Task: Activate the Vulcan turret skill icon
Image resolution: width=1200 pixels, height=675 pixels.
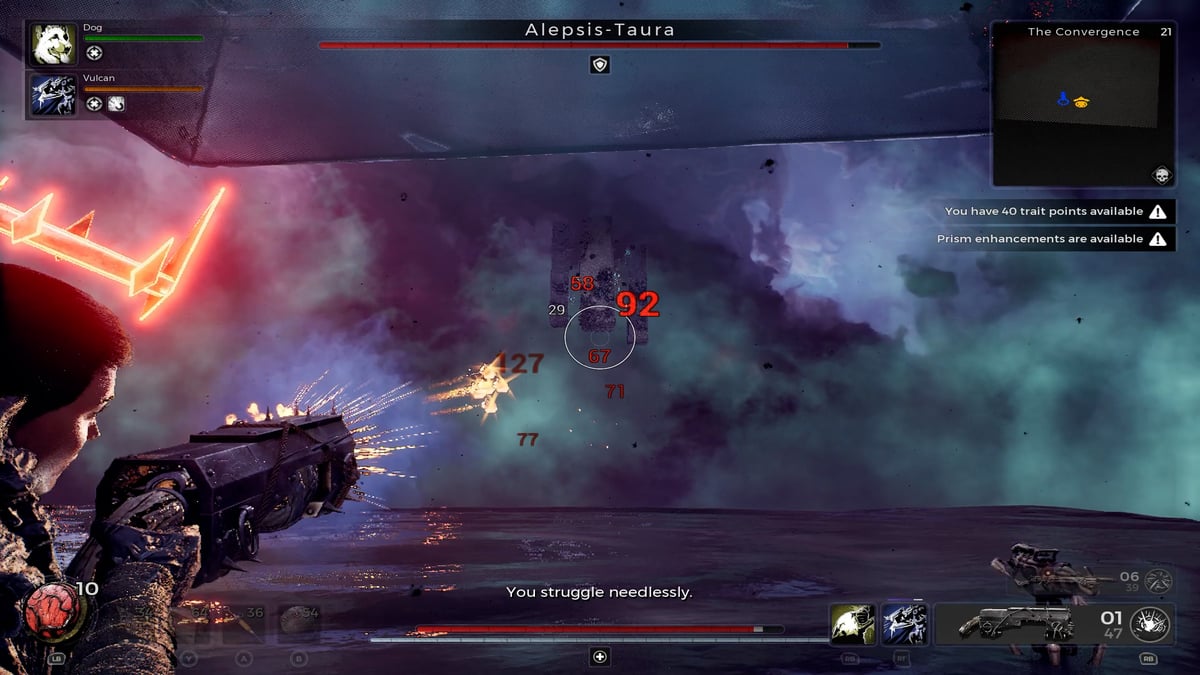Action: [x=905, y=624]
